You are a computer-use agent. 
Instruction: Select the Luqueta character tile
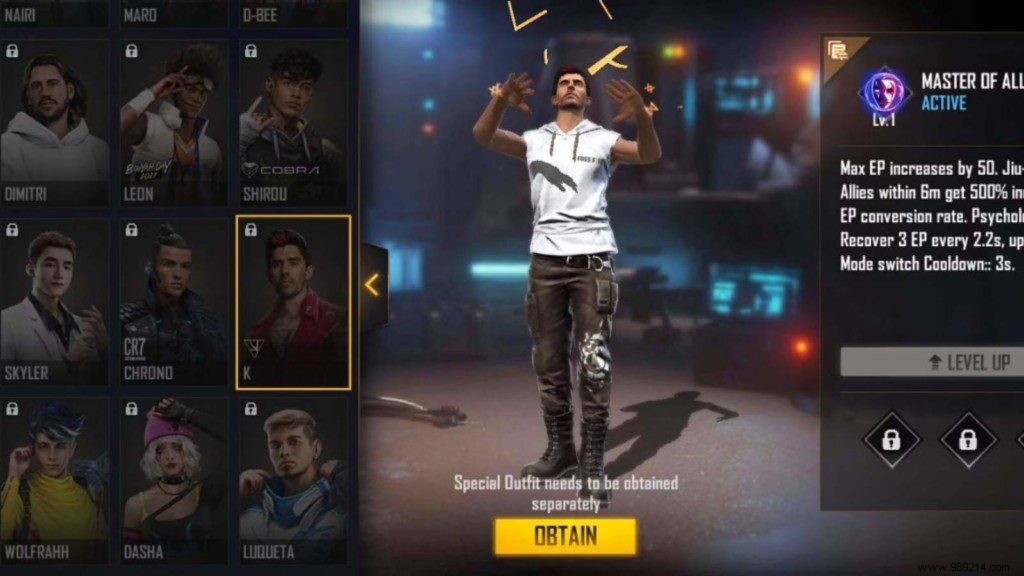pos(294,482)
